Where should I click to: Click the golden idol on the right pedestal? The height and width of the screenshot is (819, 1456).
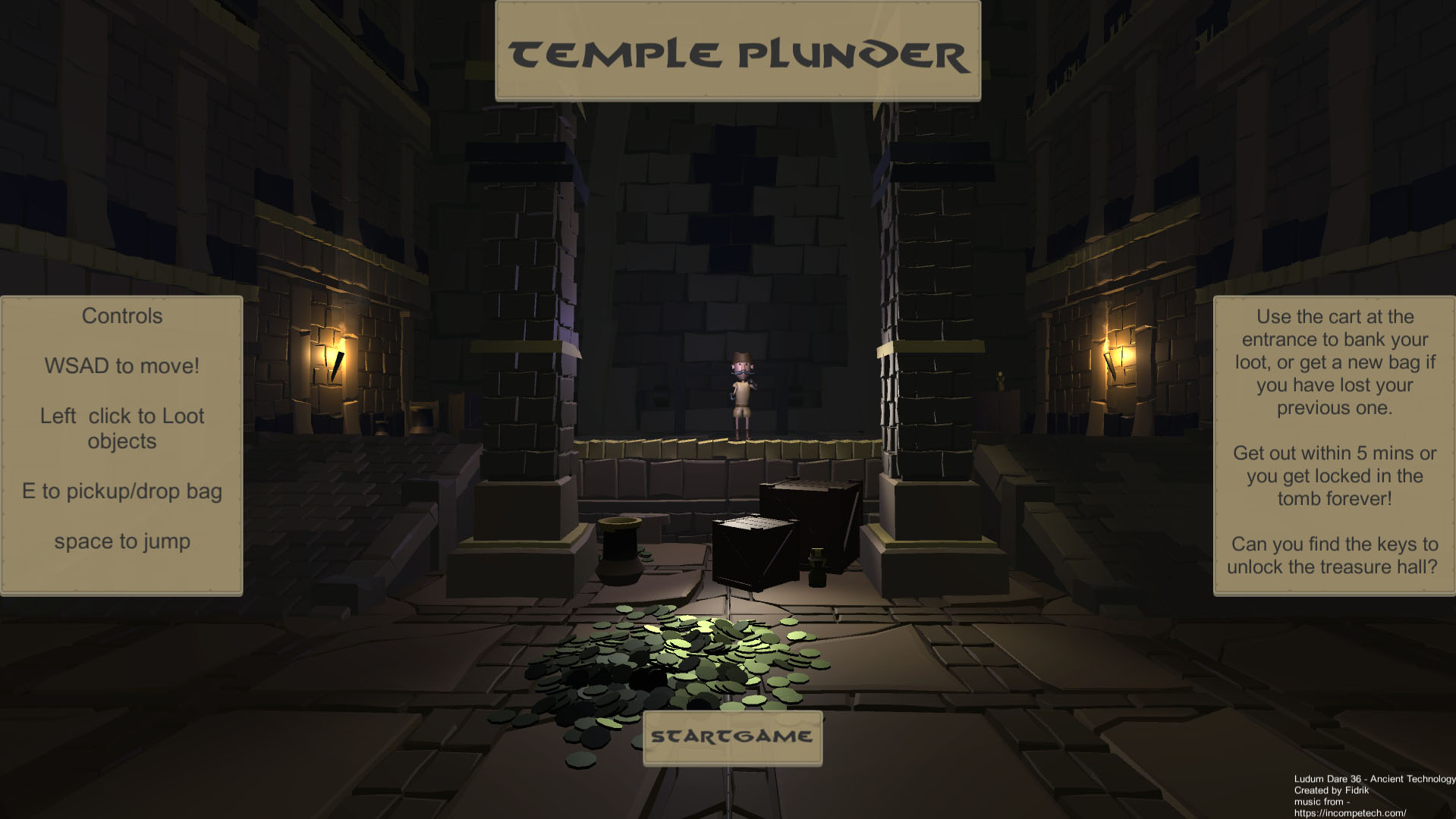click(x=1001, y=380)
